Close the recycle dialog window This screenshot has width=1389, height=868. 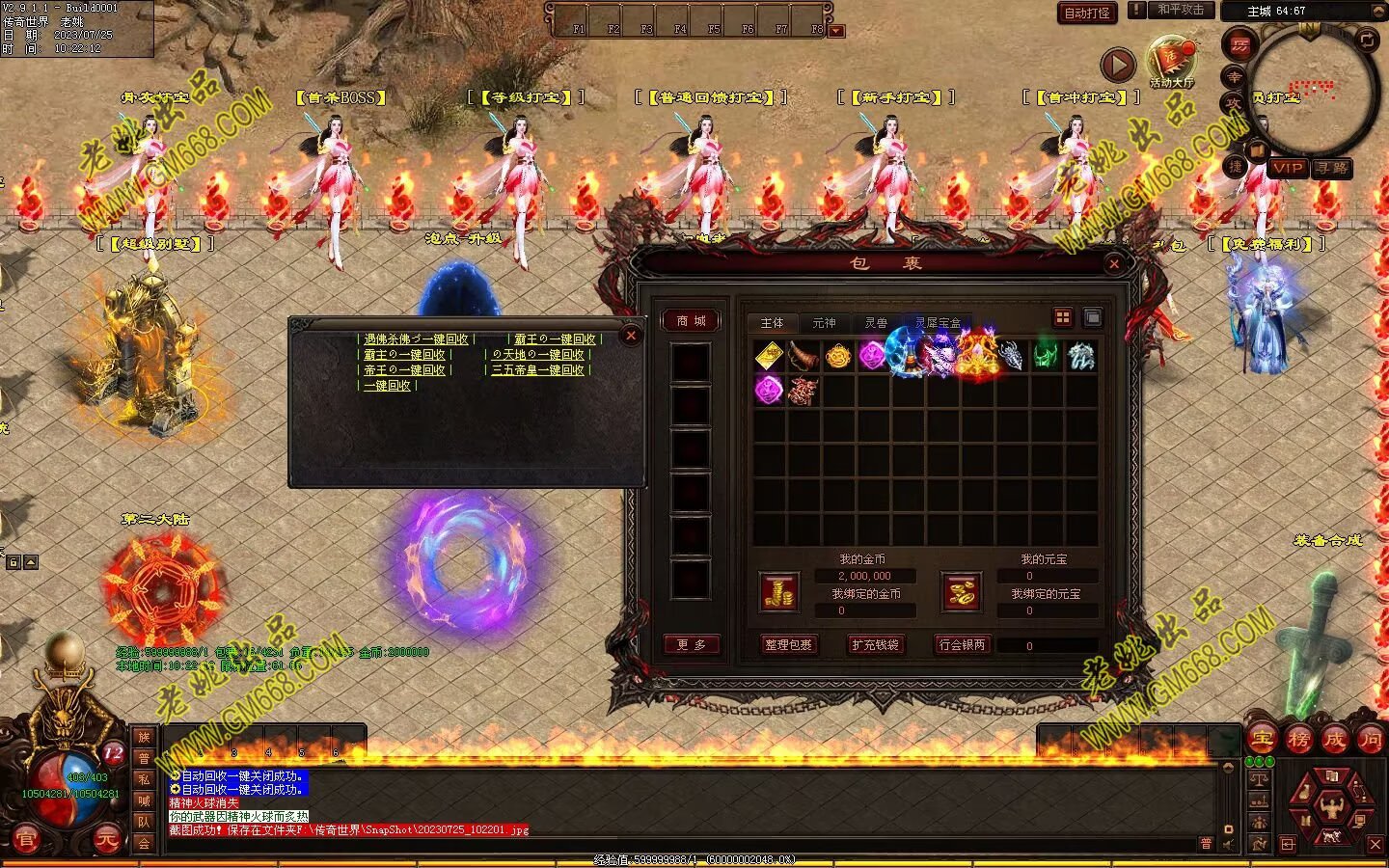[630, 336]
